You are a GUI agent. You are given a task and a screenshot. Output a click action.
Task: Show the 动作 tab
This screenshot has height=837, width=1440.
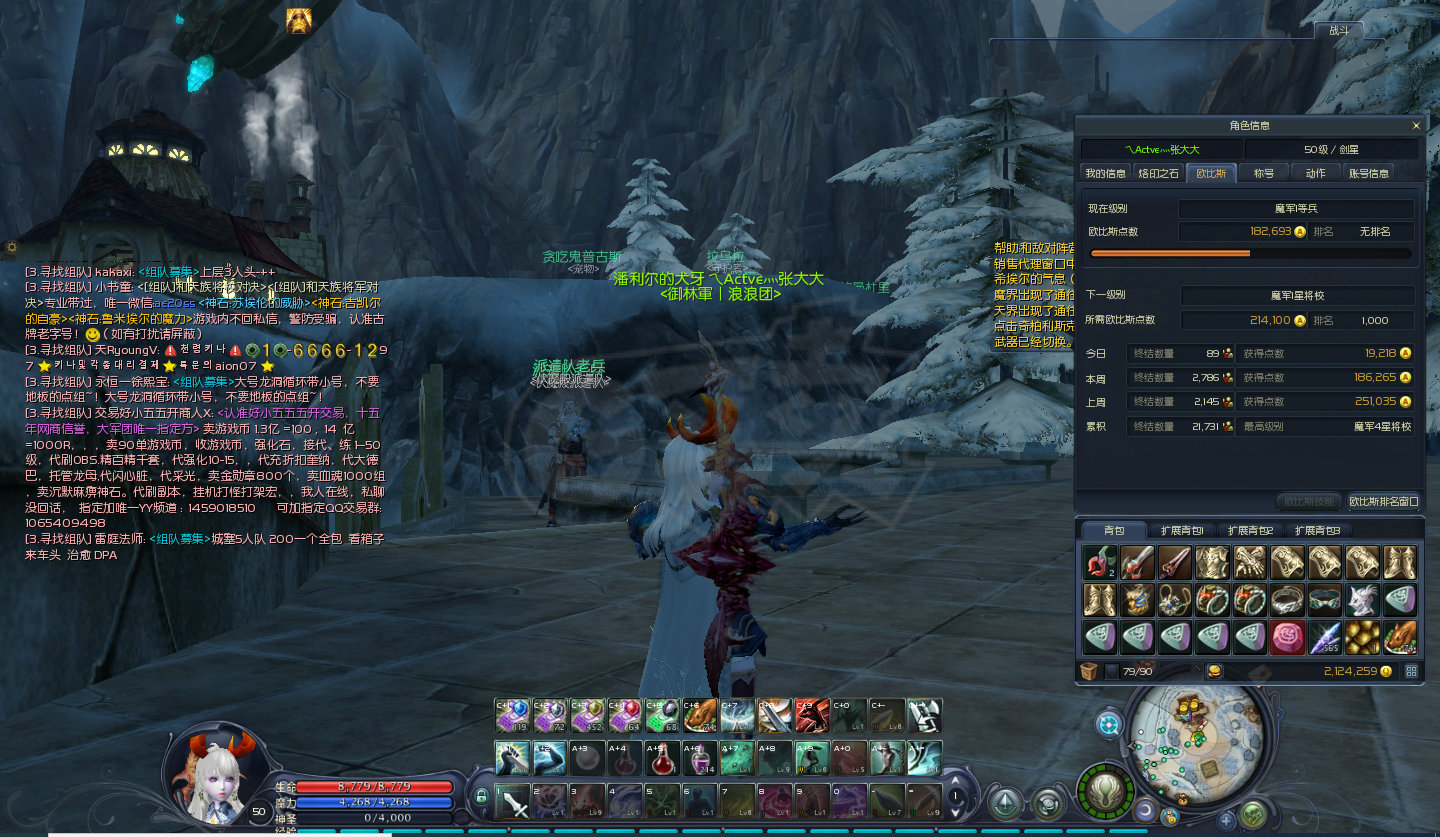[1315, 173]
